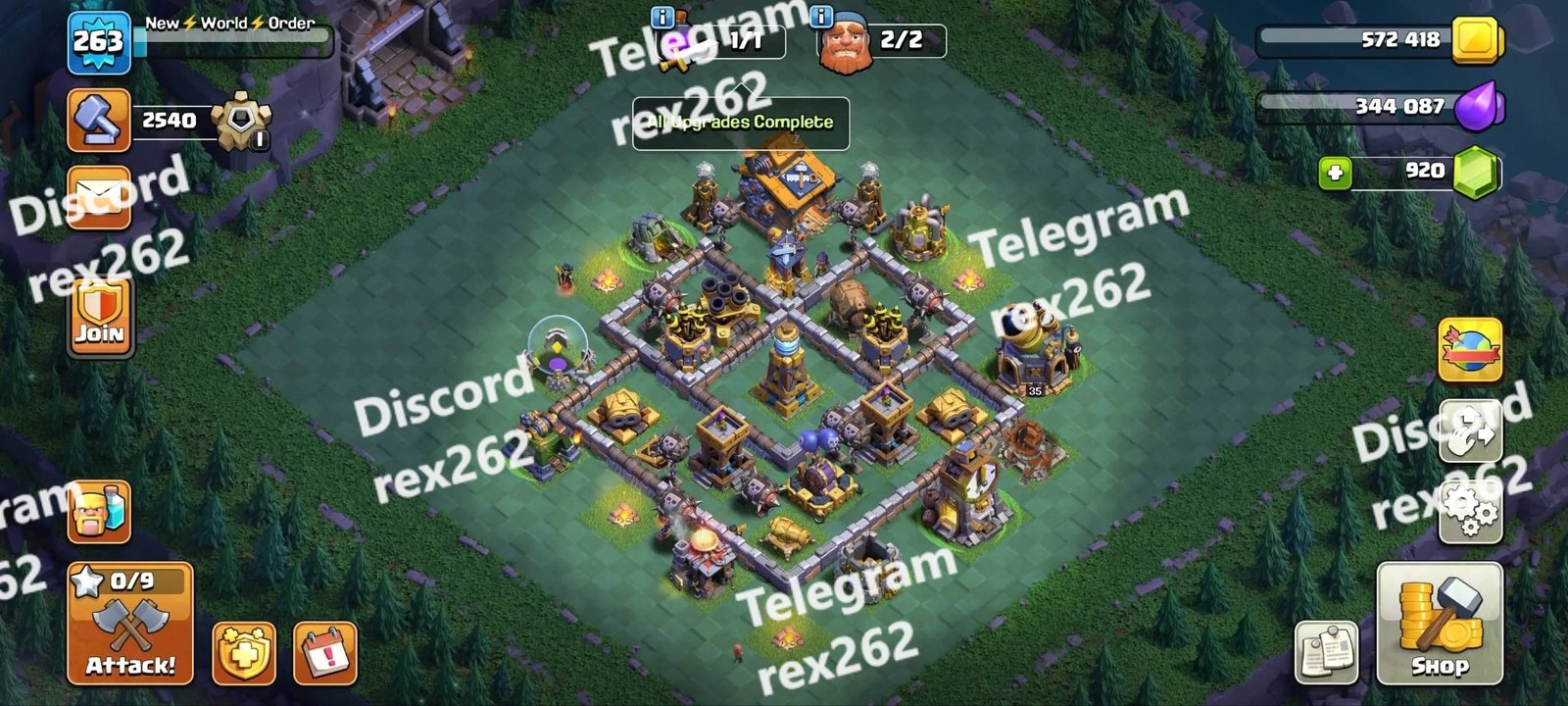Click the swap arrows icon above settings
Viewport: 1568px width, 706px height.
1470,431
